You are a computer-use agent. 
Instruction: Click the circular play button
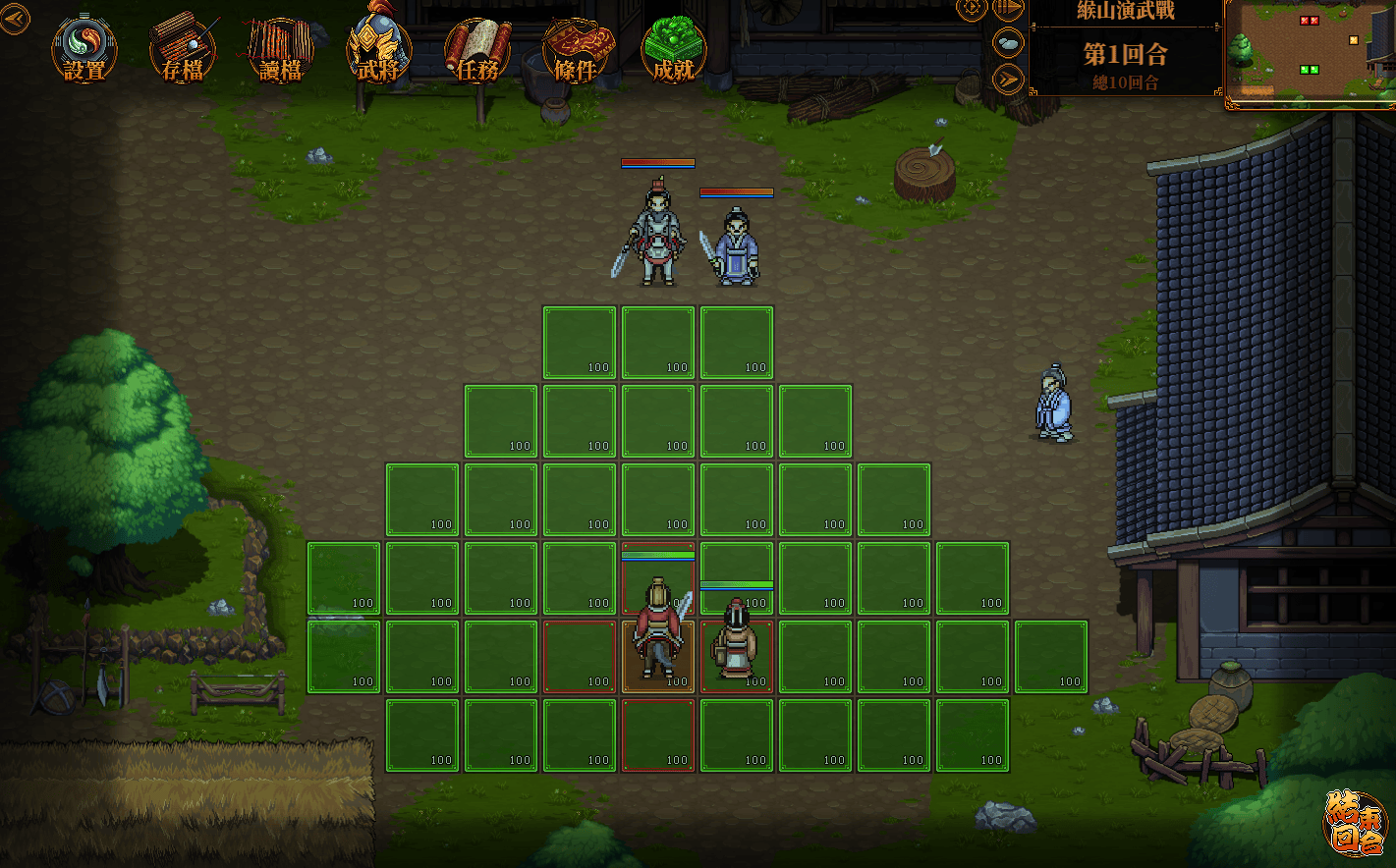click(971, 9)
